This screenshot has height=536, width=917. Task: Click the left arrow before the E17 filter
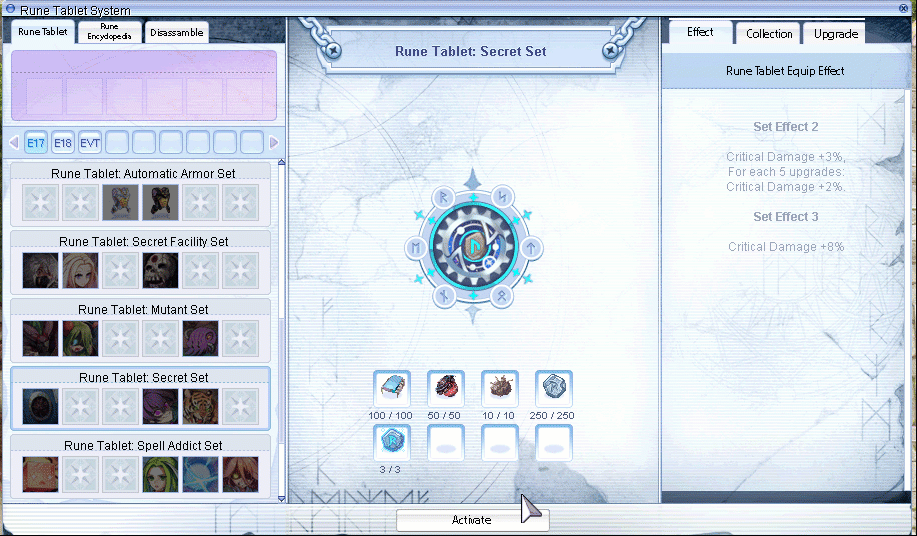coord(14,143)
